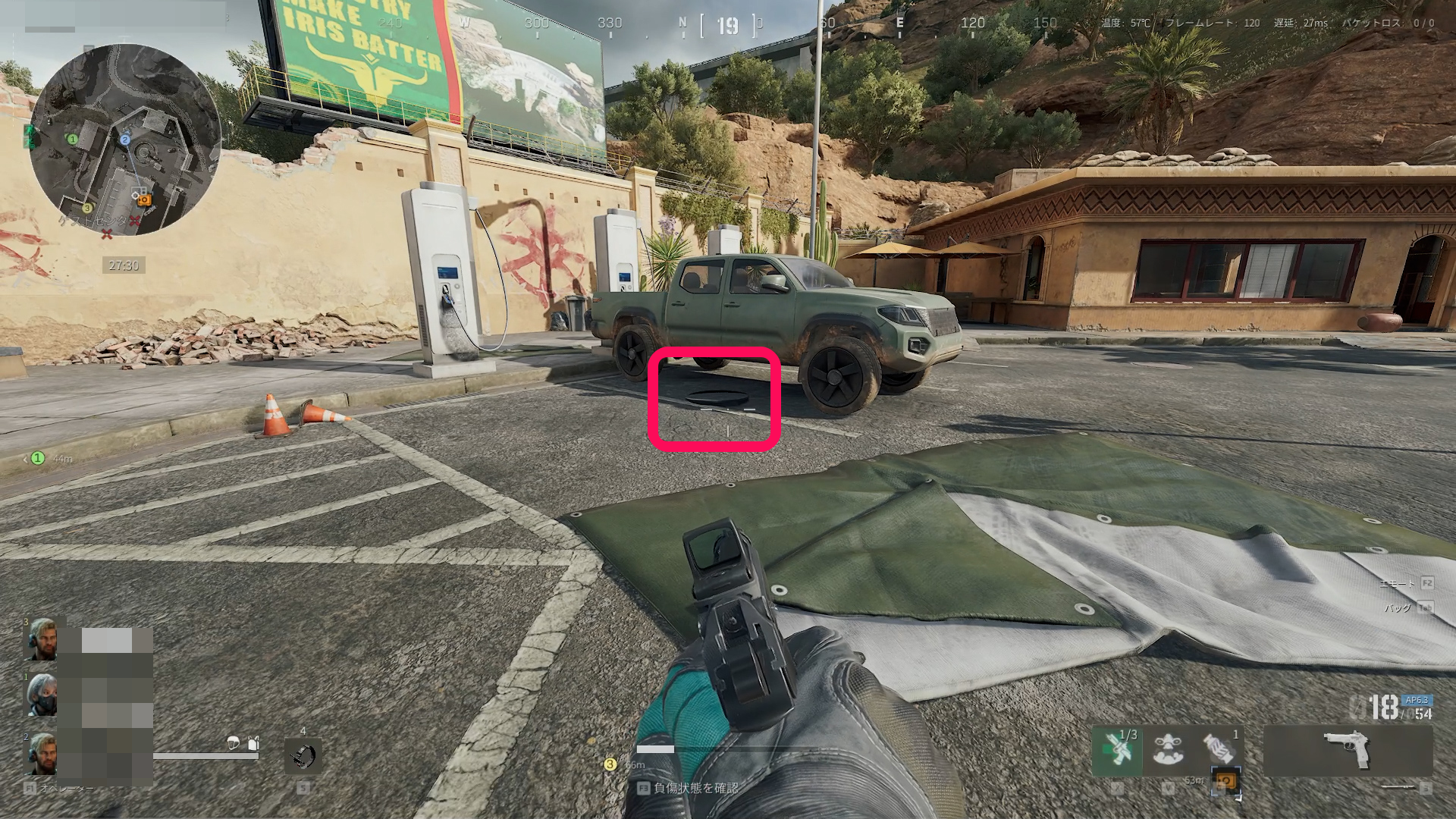
Task: Select the helmet icon above the health bar
Action: [x=233, y=743]
